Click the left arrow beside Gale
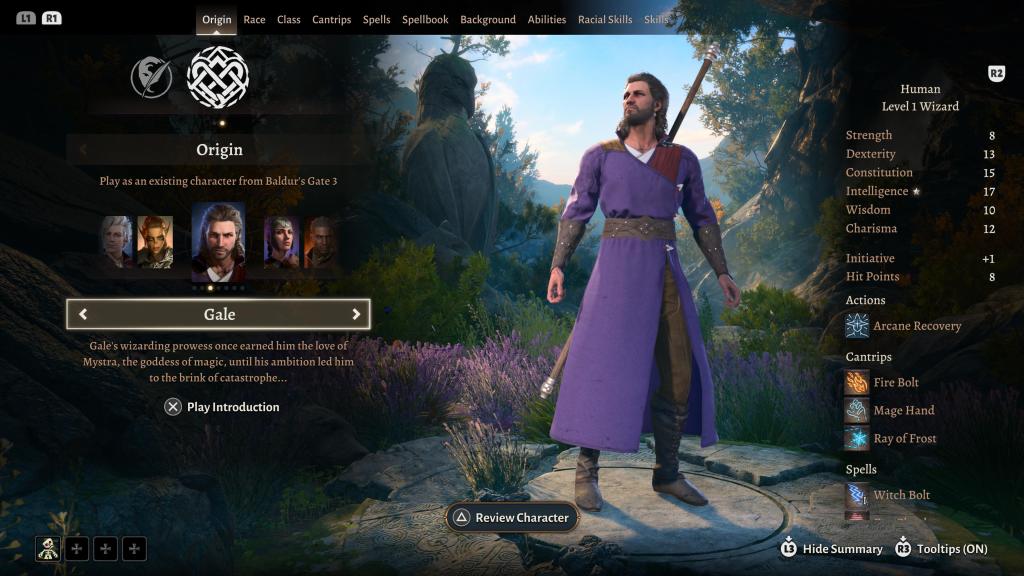This screenshot has height=576, width=1024. click(83, 314)
